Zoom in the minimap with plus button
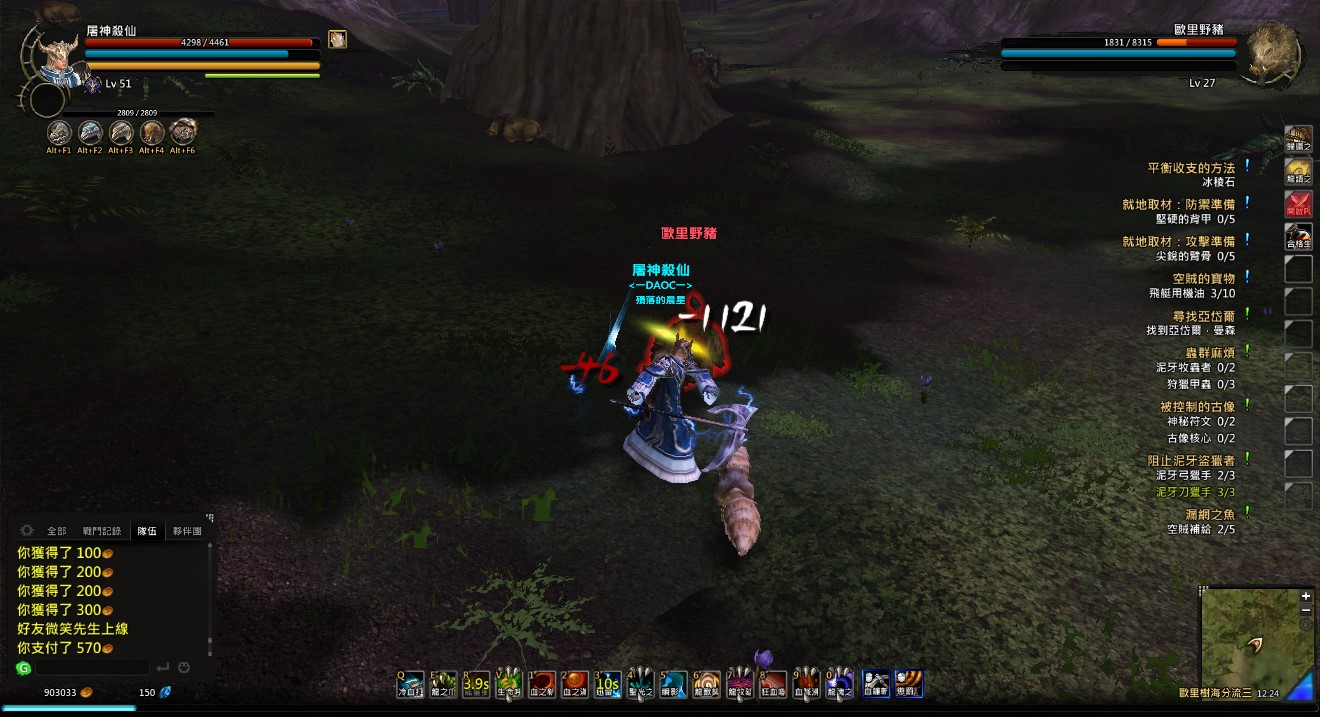This screenshot has height=717, width=1320. coord(1306,596)
